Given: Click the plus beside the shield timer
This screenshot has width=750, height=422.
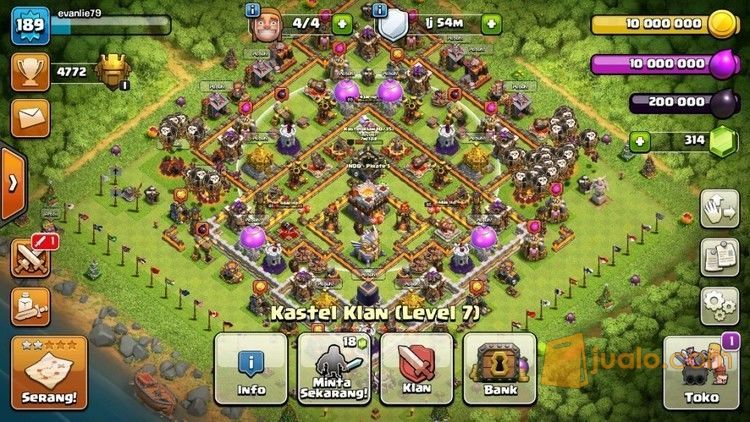Looking at the screenshot, I should pyautogui.click(x=491, y=23).
